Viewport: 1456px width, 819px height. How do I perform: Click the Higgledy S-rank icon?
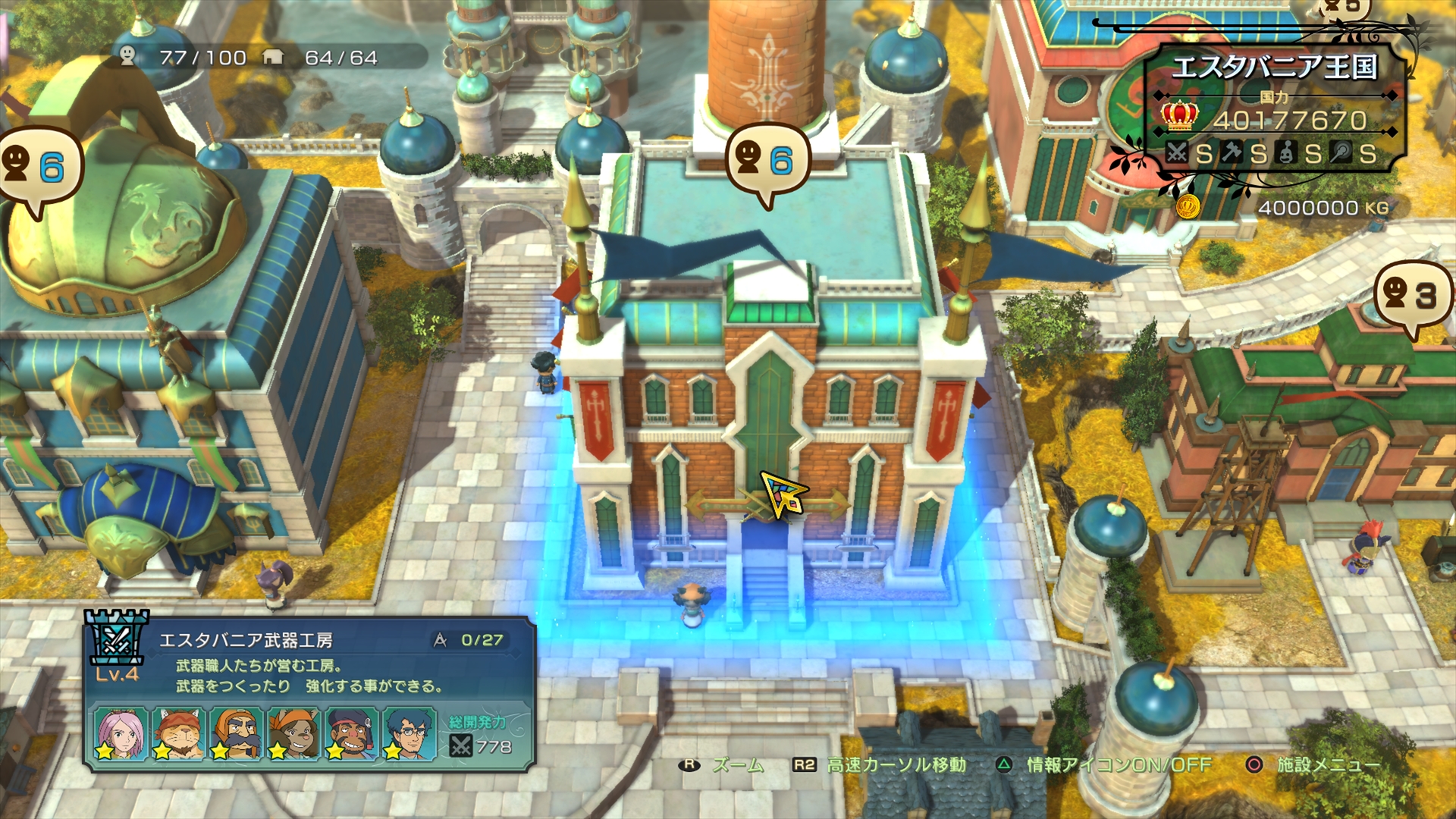(1286, 153)
